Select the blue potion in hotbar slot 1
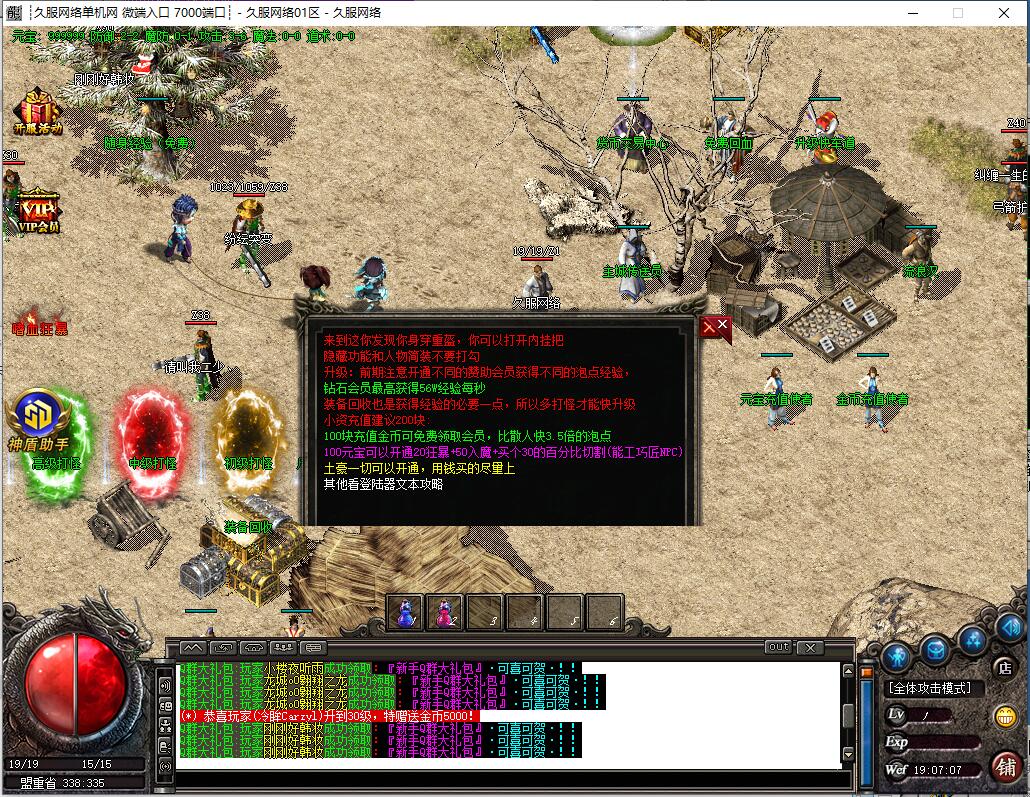The height and width of the screenshot is (797, 1030). point(406,612)
